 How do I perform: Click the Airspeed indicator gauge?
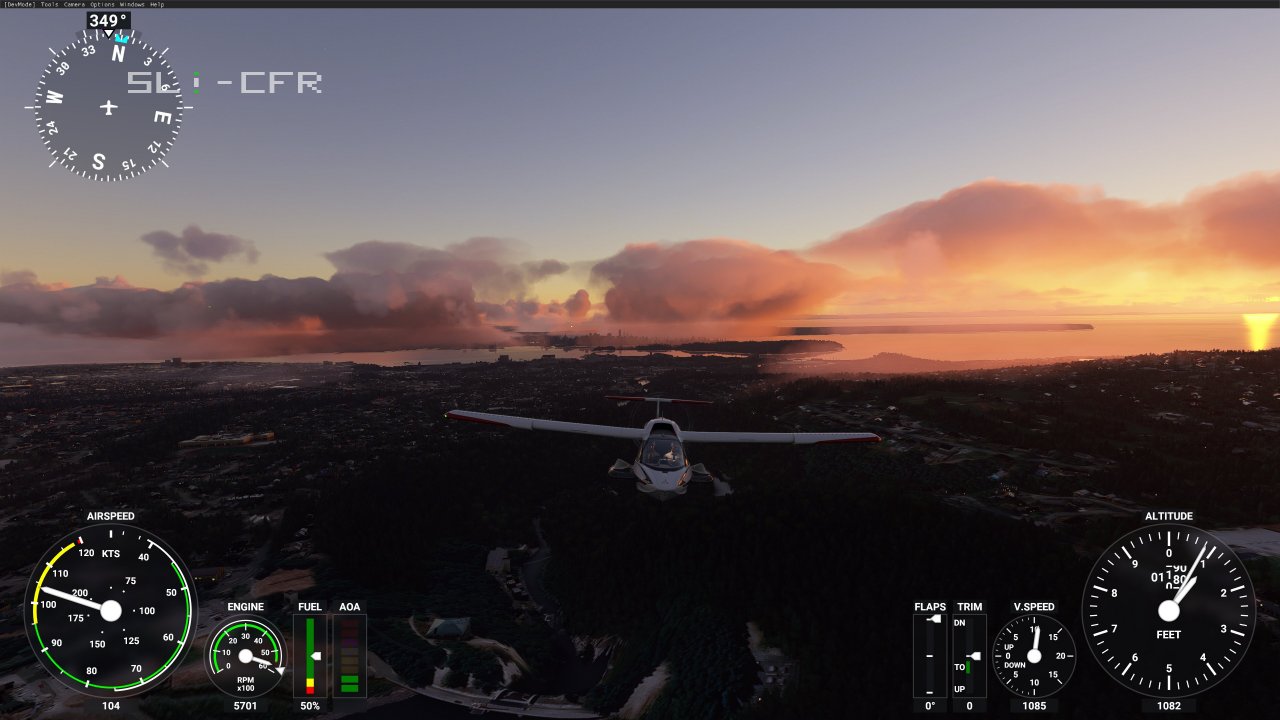point(110,610)
